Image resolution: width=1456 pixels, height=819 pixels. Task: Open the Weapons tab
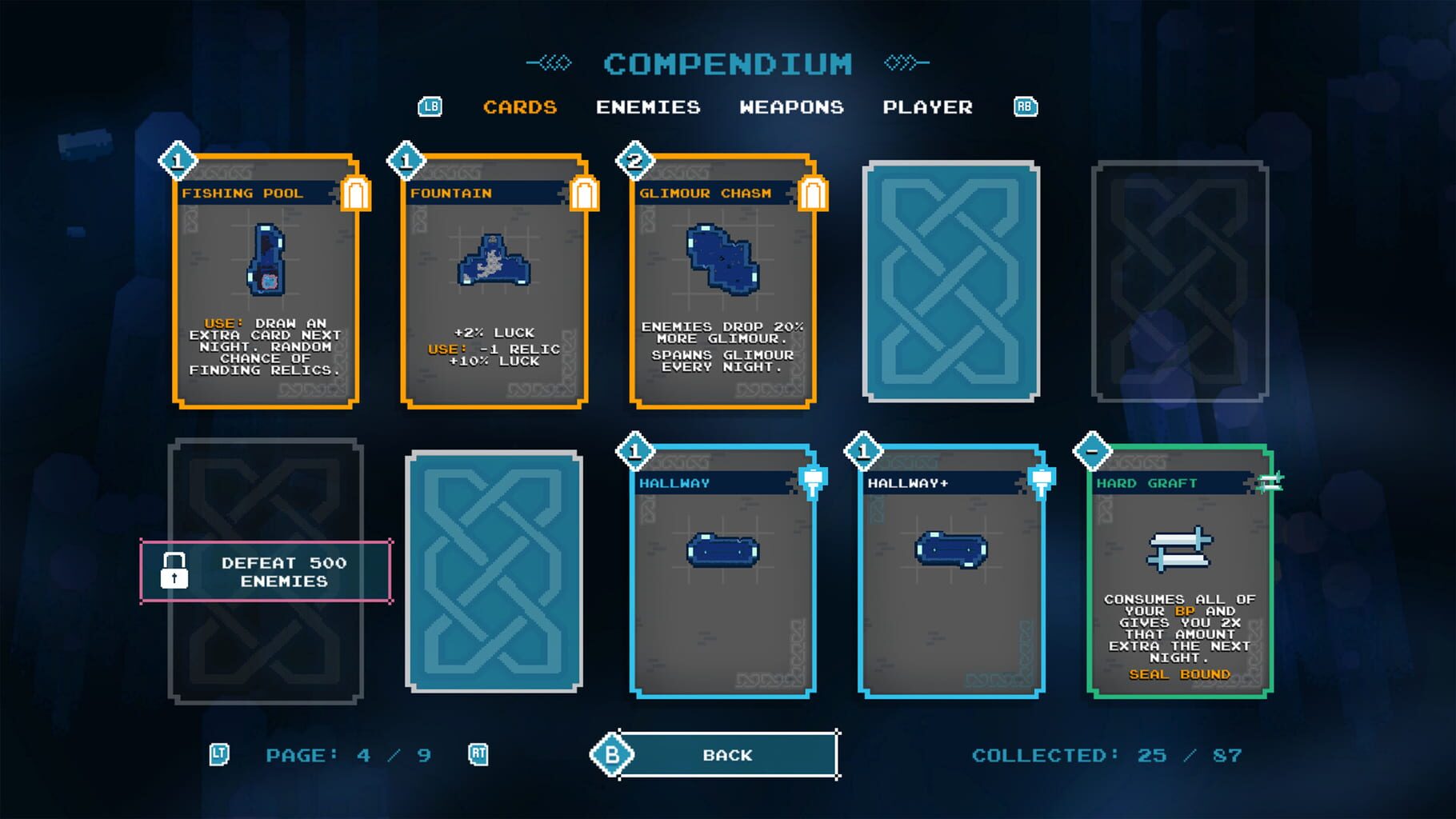tap(793, 106)
